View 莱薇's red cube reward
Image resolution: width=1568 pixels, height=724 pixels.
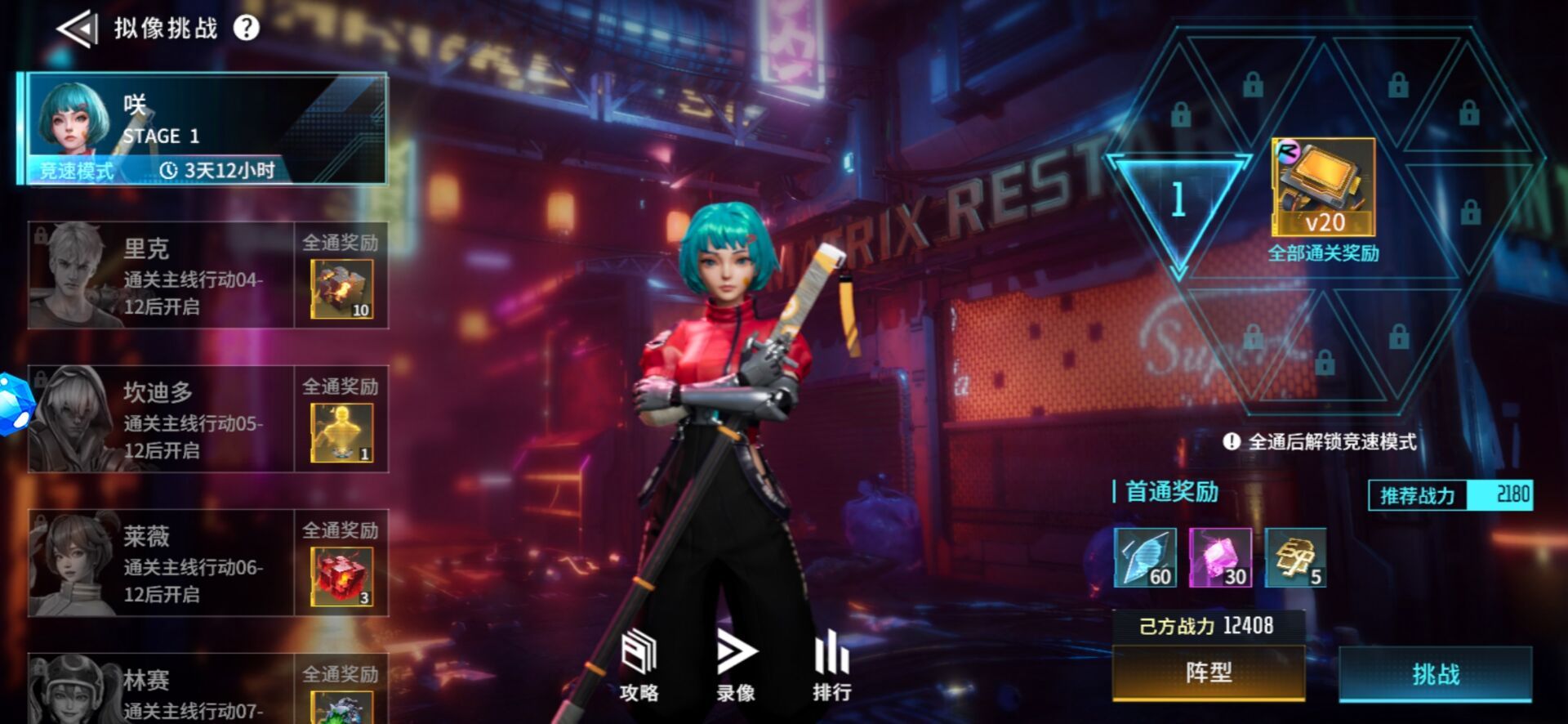click(341, 576)
